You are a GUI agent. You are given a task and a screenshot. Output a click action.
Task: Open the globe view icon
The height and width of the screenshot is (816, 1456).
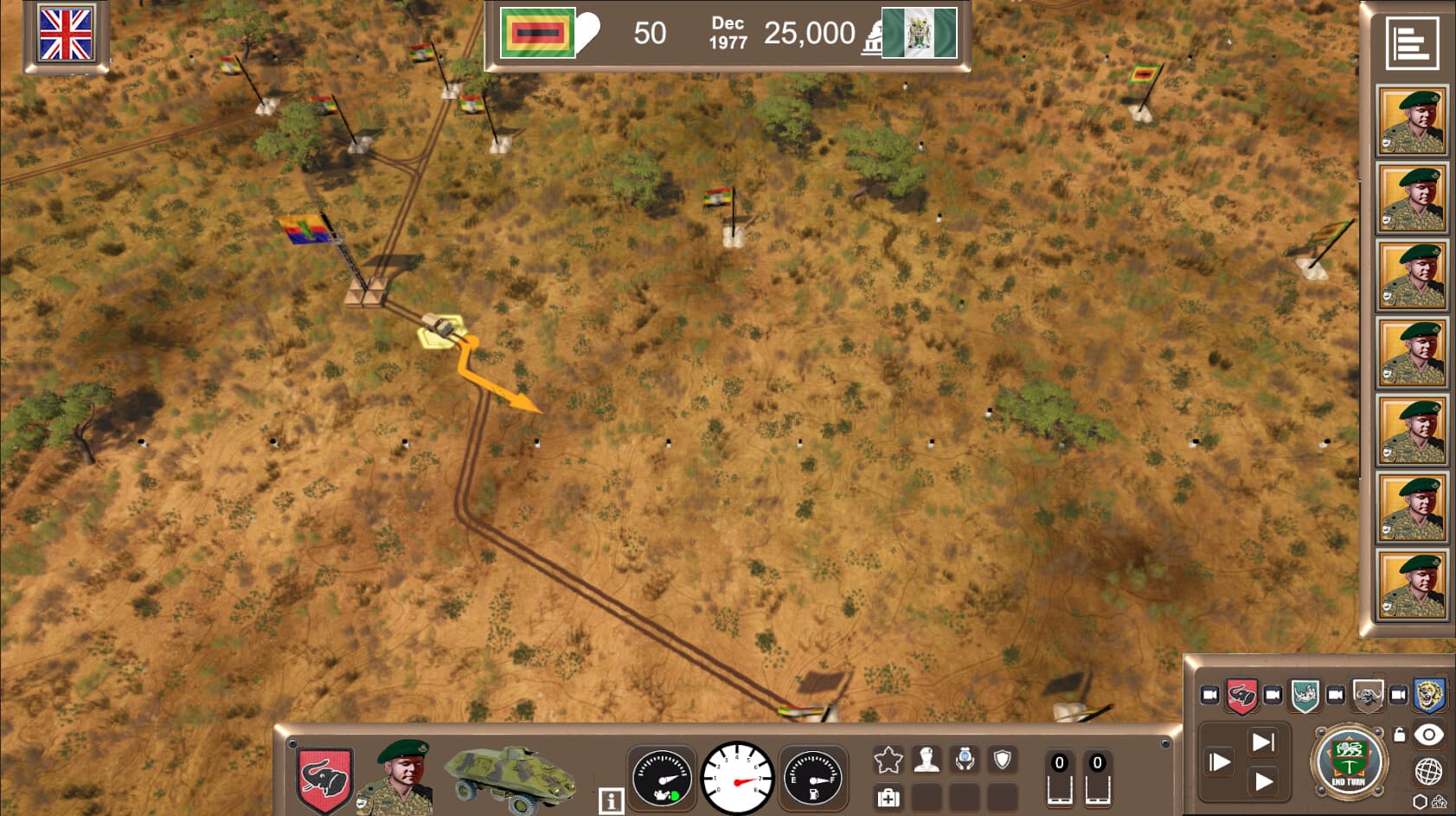pos(1427,770)
